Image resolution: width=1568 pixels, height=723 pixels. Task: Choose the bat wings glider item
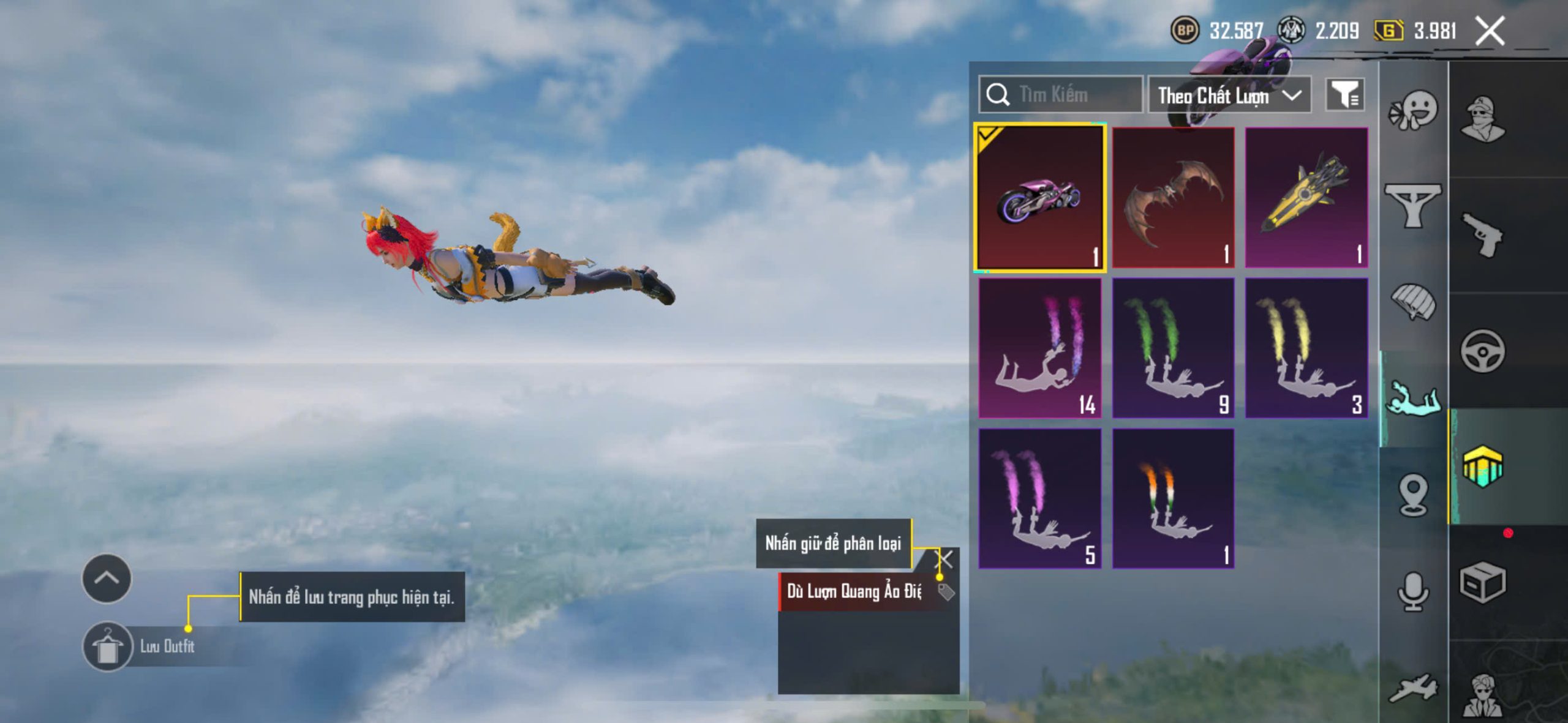(1173, 198)
